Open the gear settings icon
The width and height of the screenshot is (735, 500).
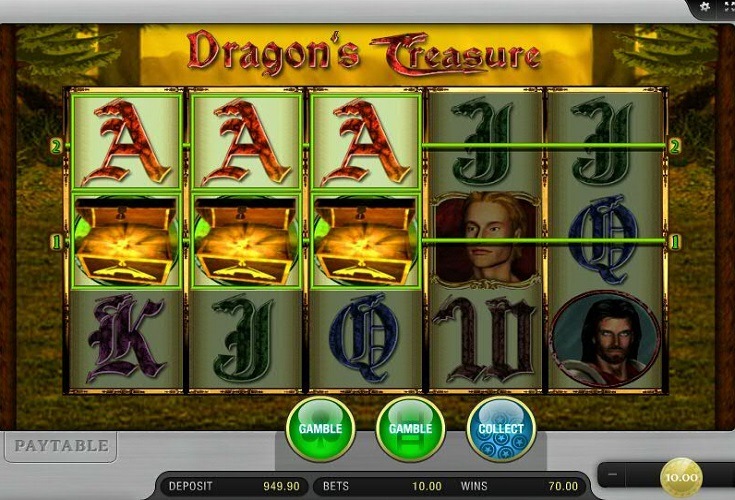pyautogui.click(x=706, y=7)
